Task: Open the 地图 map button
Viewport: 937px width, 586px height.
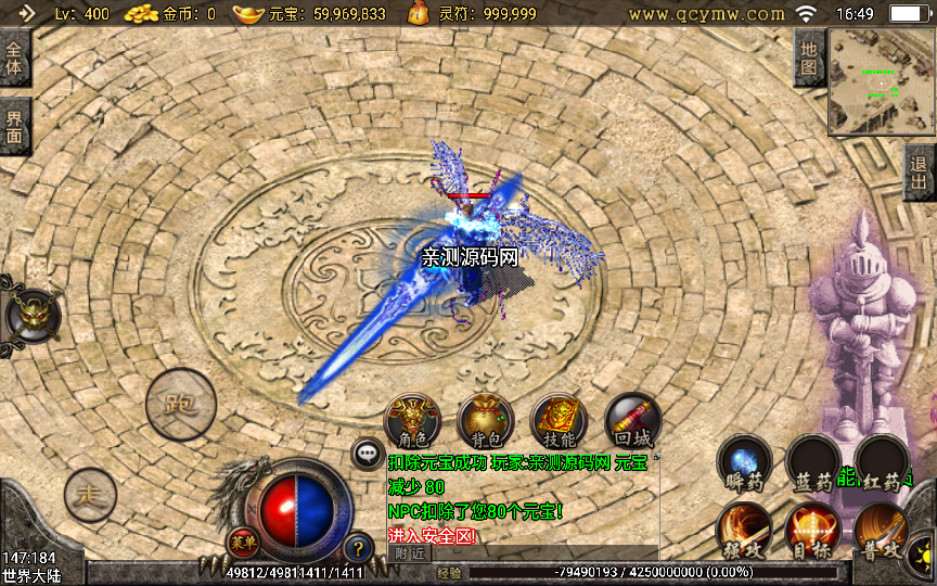Action: [809, 59]
